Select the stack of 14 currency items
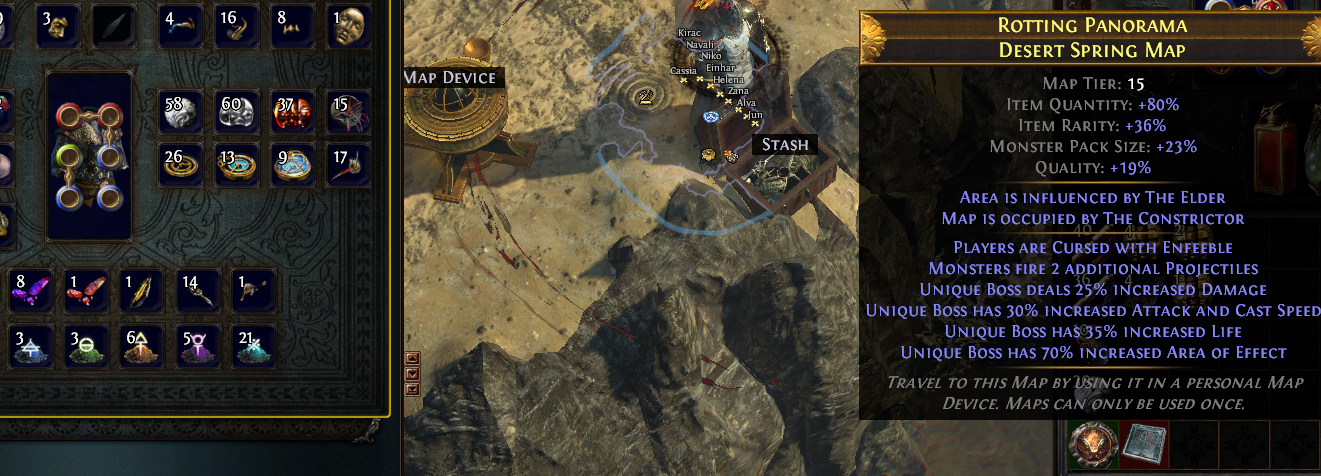 click(197, 289)
